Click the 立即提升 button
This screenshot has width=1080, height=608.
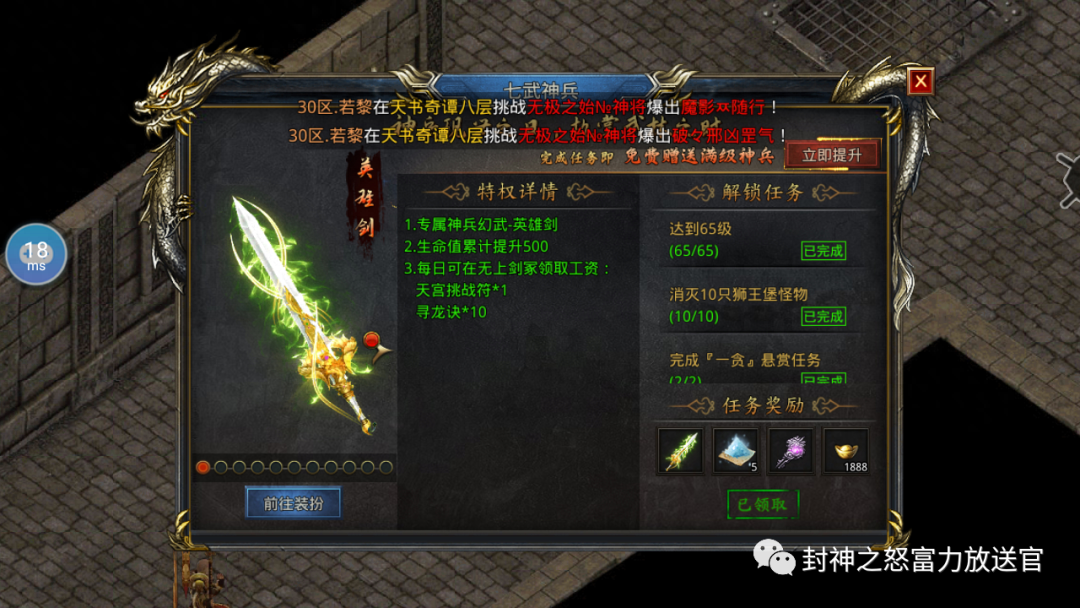(x=832, y=155)
